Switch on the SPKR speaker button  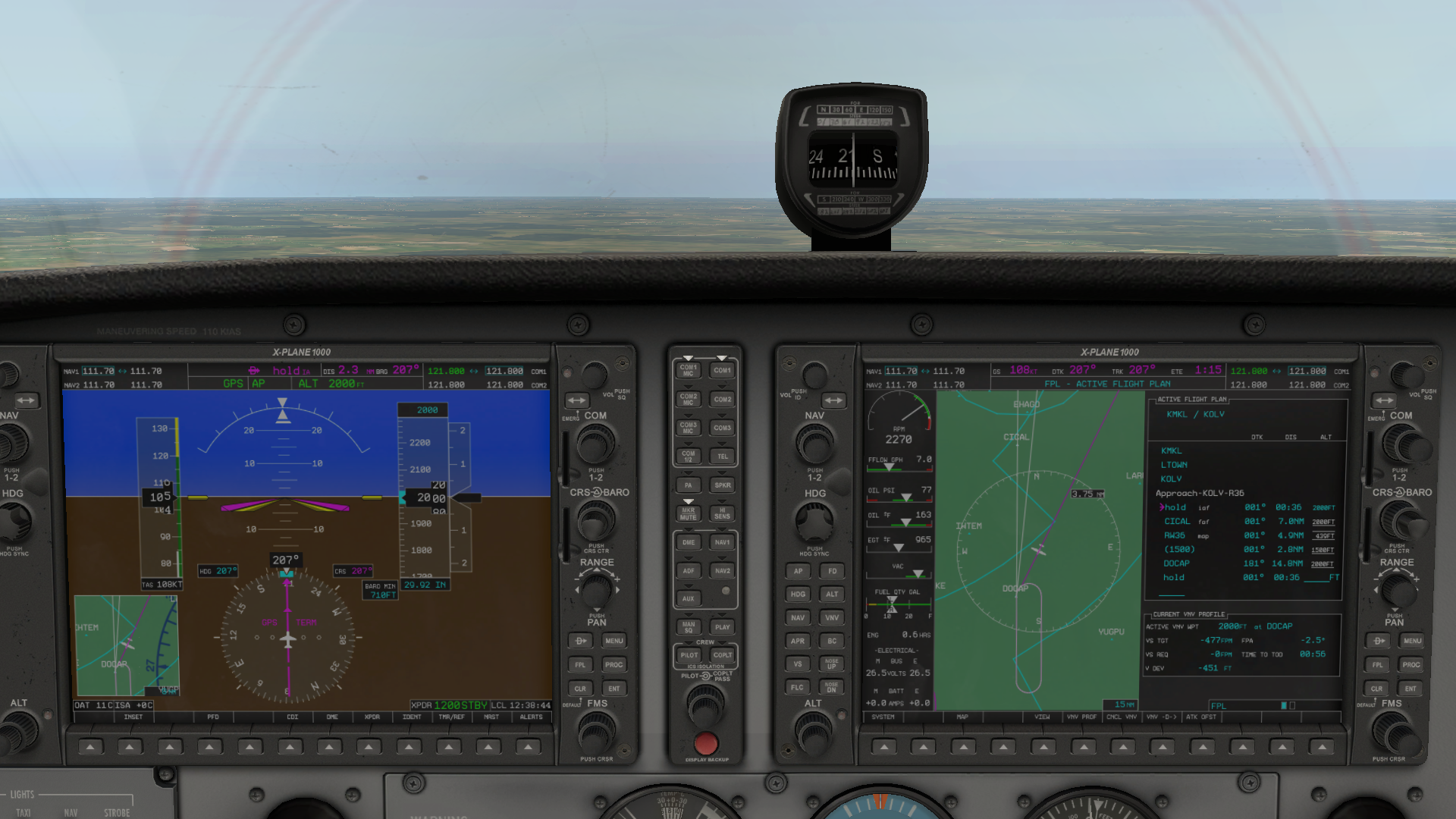coord(722,485)
